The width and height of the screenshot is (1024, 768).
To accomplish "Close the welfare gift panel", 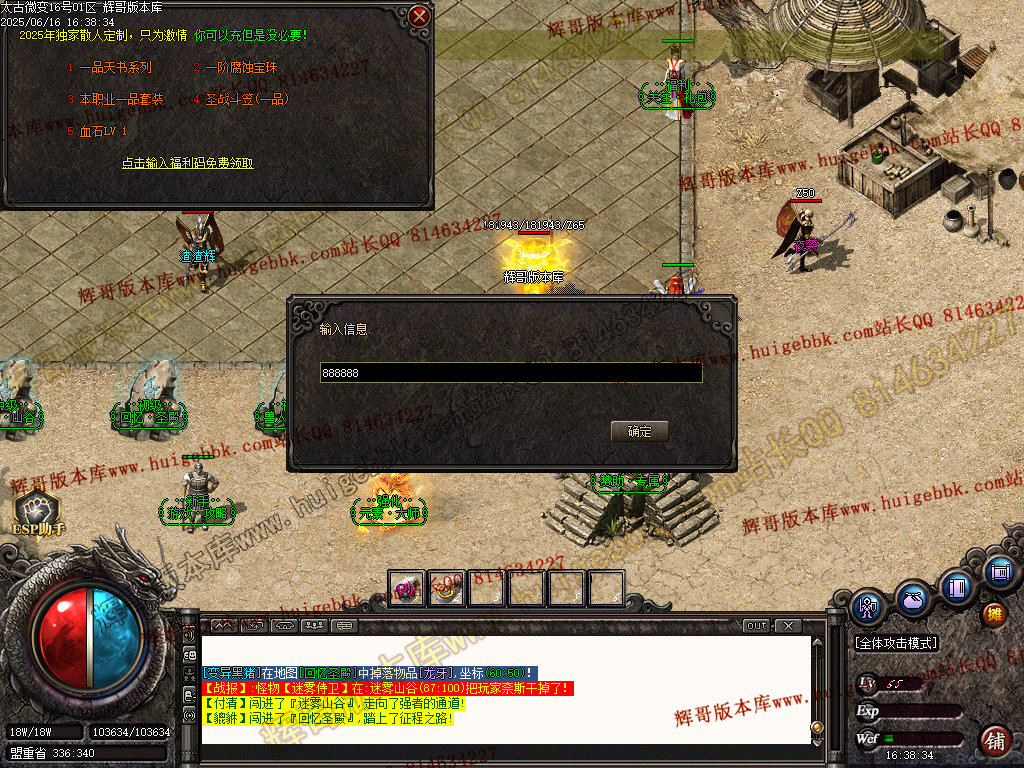I will 420,16.
